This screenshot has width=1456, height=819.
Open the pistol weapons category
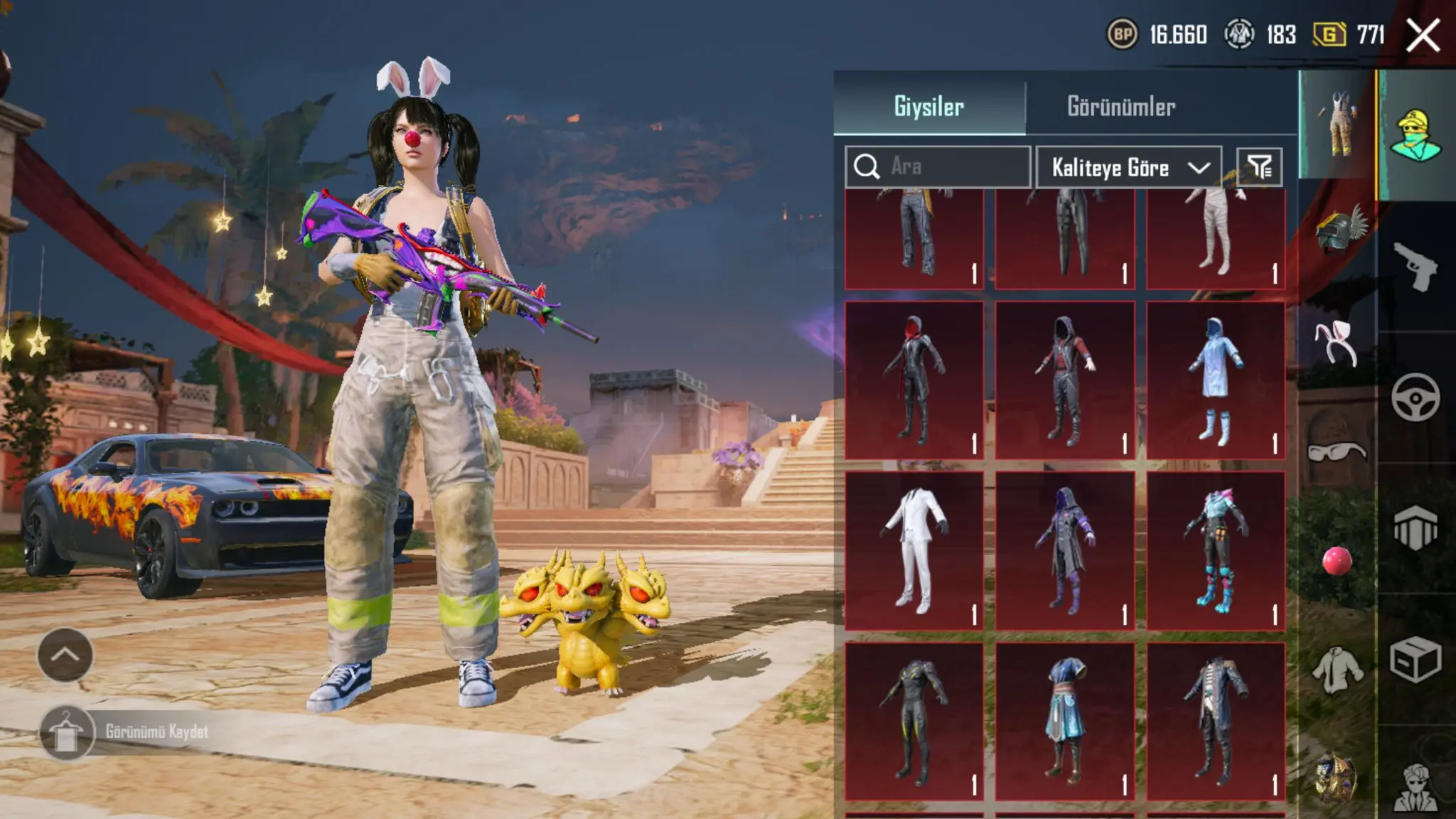1415,267
